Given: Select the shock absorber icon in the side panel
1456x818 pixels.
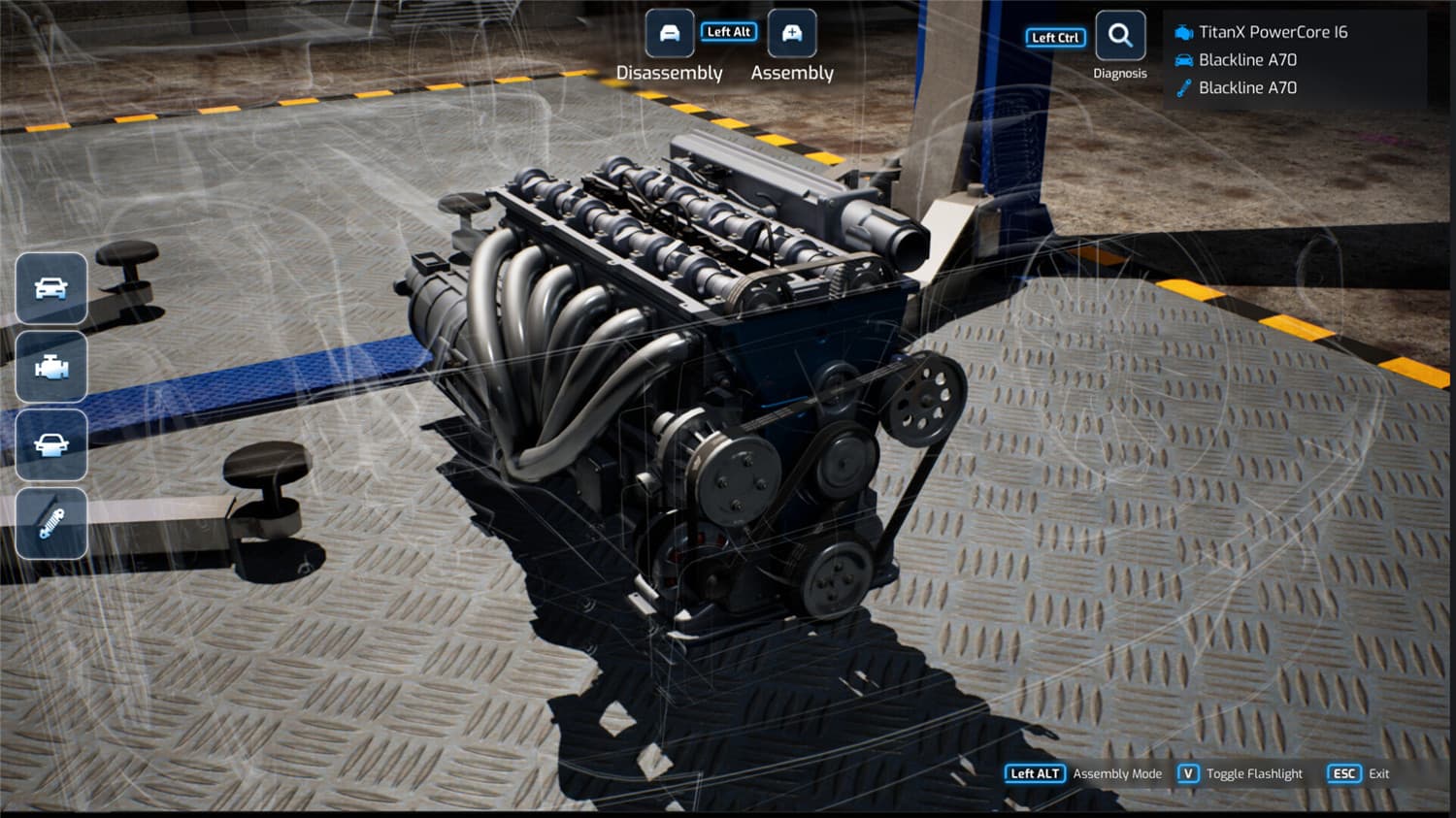Looking at the screenshot, I should 51,524.
